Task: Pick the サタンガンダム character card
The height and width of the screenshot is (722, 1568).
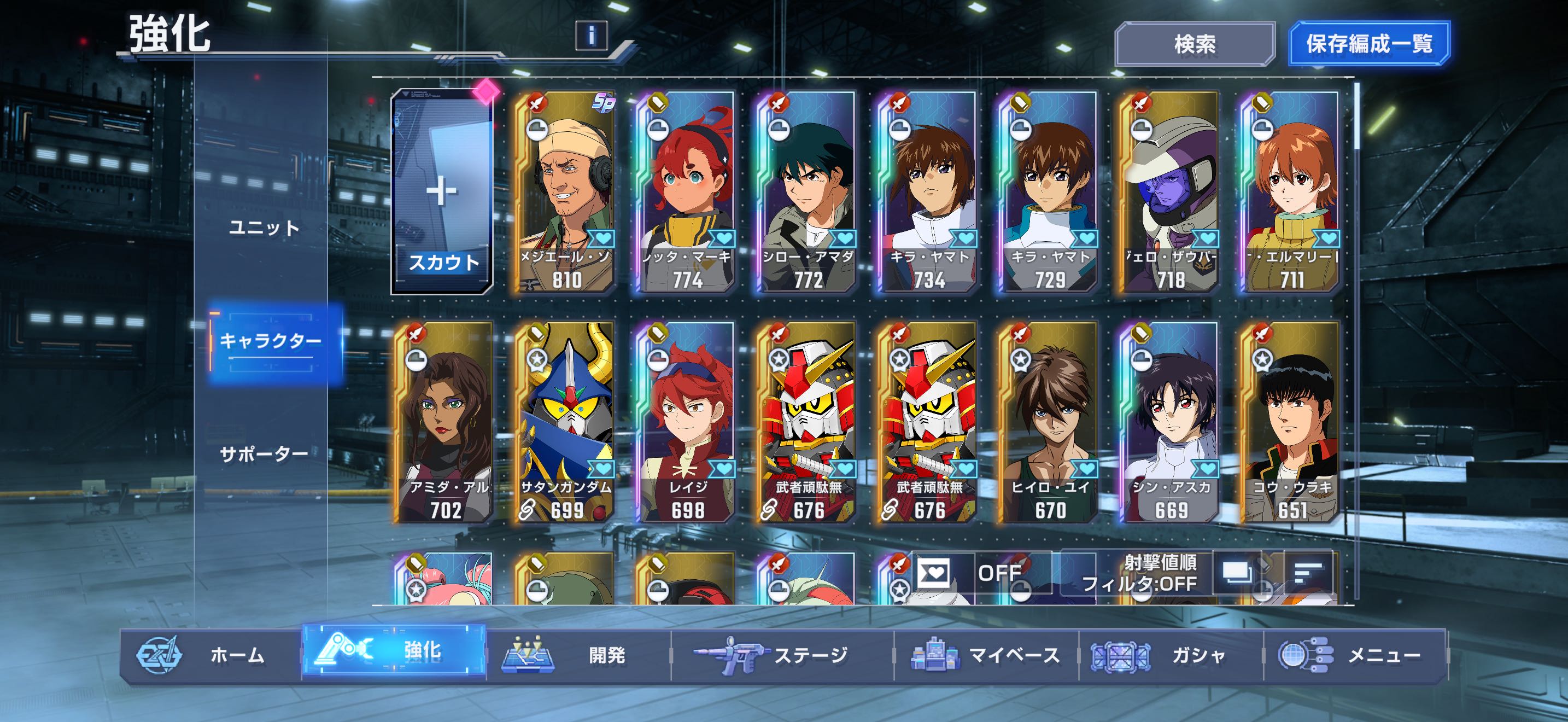Action: 565,422
